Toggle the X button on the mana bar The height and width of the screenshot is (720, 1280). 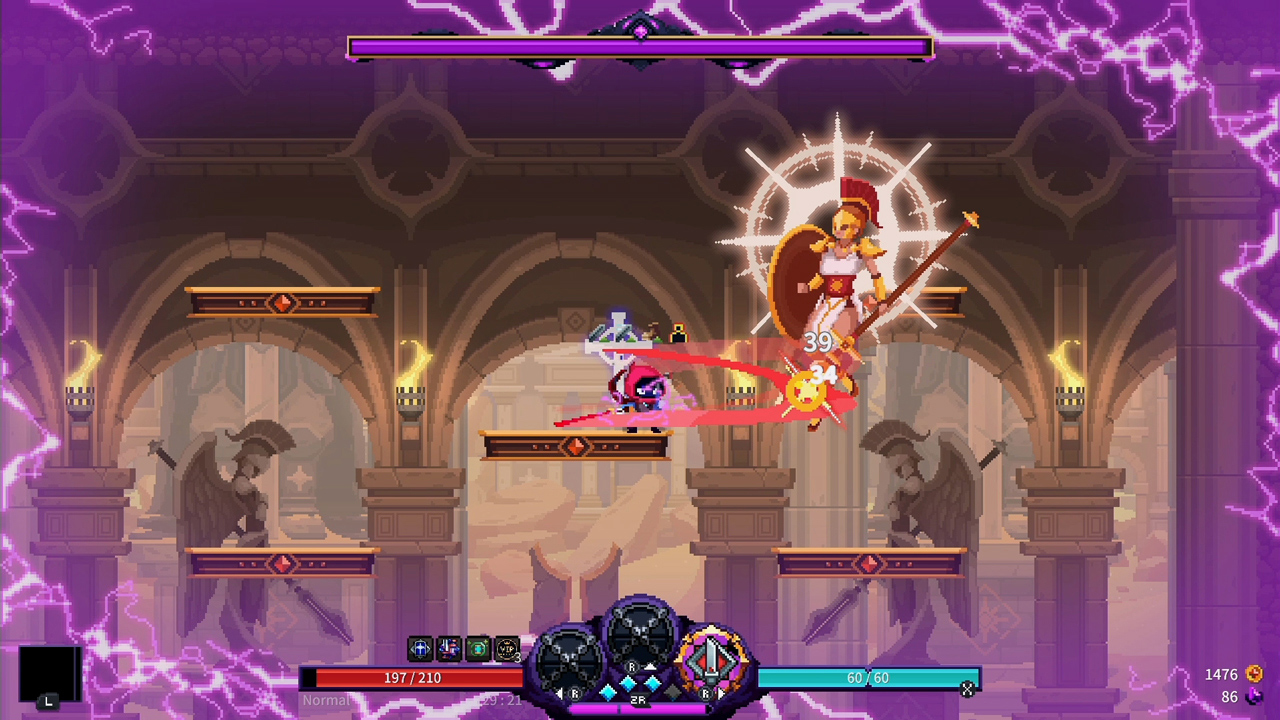[x=967, y=690]
